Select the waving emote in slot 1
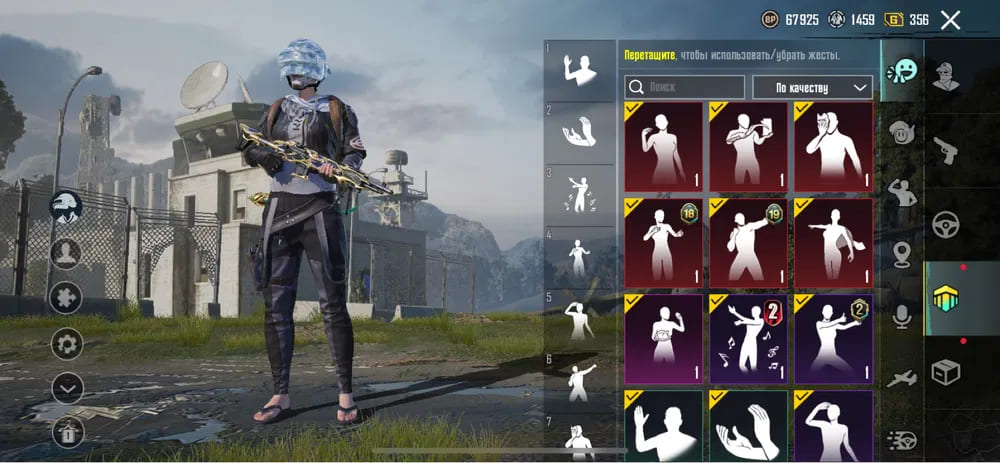Viewport: 1000px width, 463px height. (580, 71)
